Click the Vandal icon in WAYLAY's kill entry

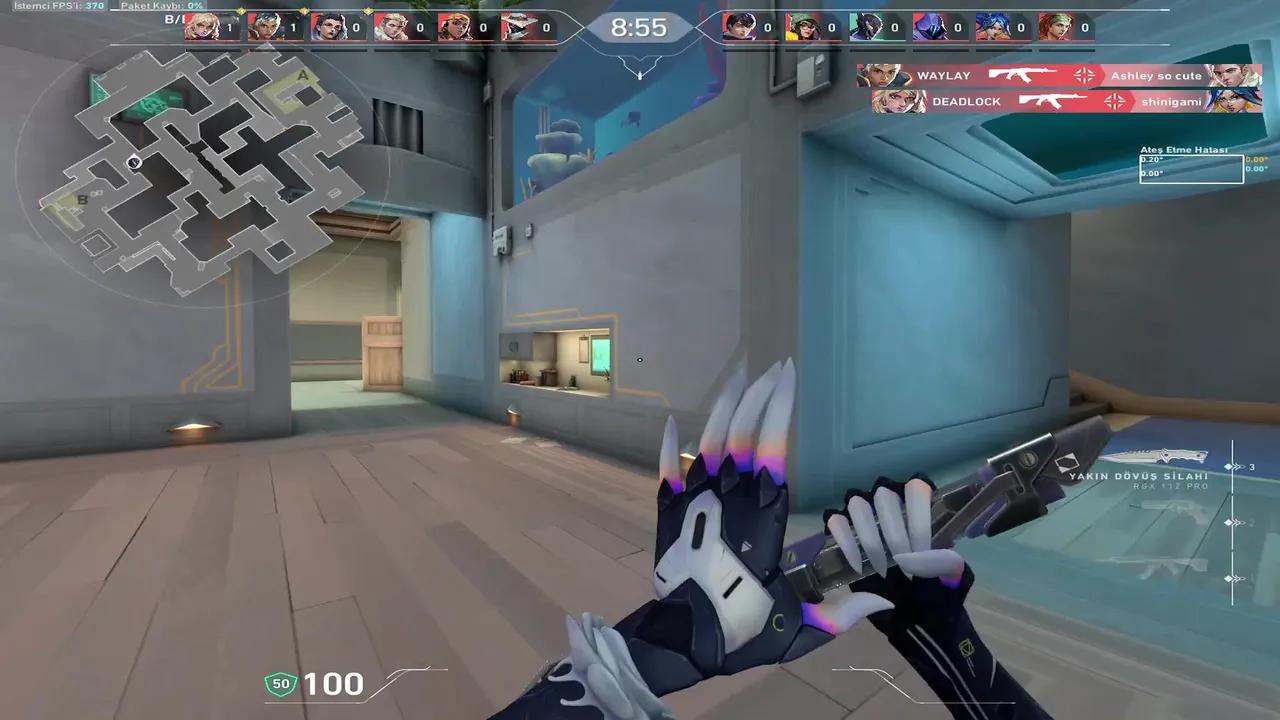click(x=1020, y=75)
